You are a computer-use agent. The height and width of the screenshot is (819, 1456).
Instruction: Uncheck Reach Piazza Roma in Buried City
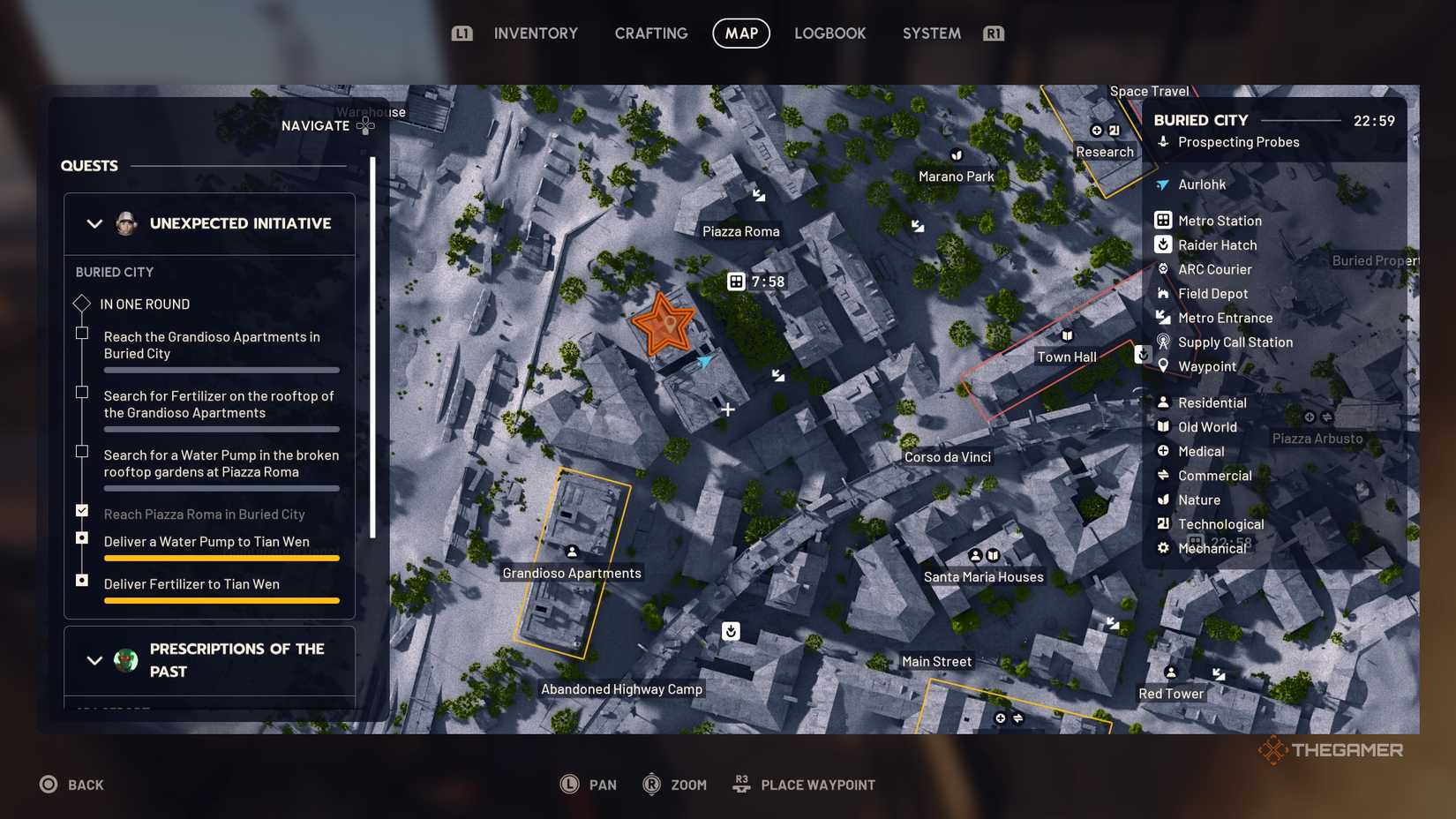(x=81, y=509)
